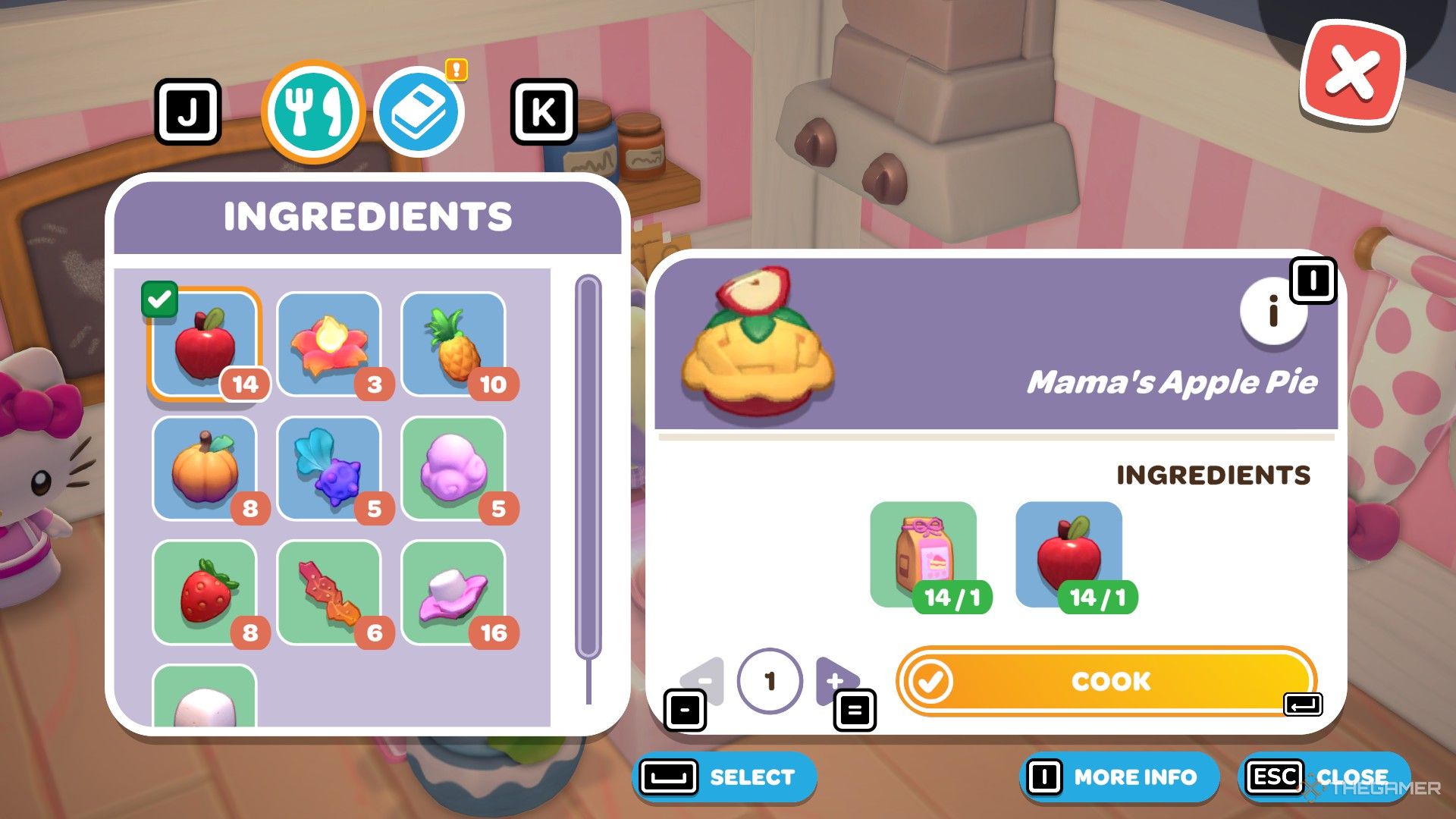Click the ingredients list scrollbar

[x=588, y=466]
